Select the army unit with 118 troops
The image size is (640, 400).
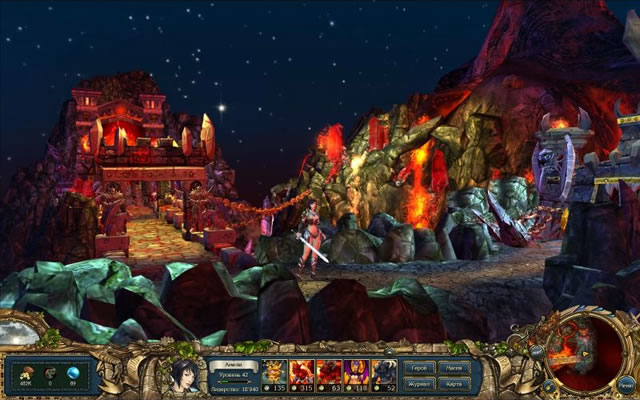pyautogui.click(x=357, y=372)
